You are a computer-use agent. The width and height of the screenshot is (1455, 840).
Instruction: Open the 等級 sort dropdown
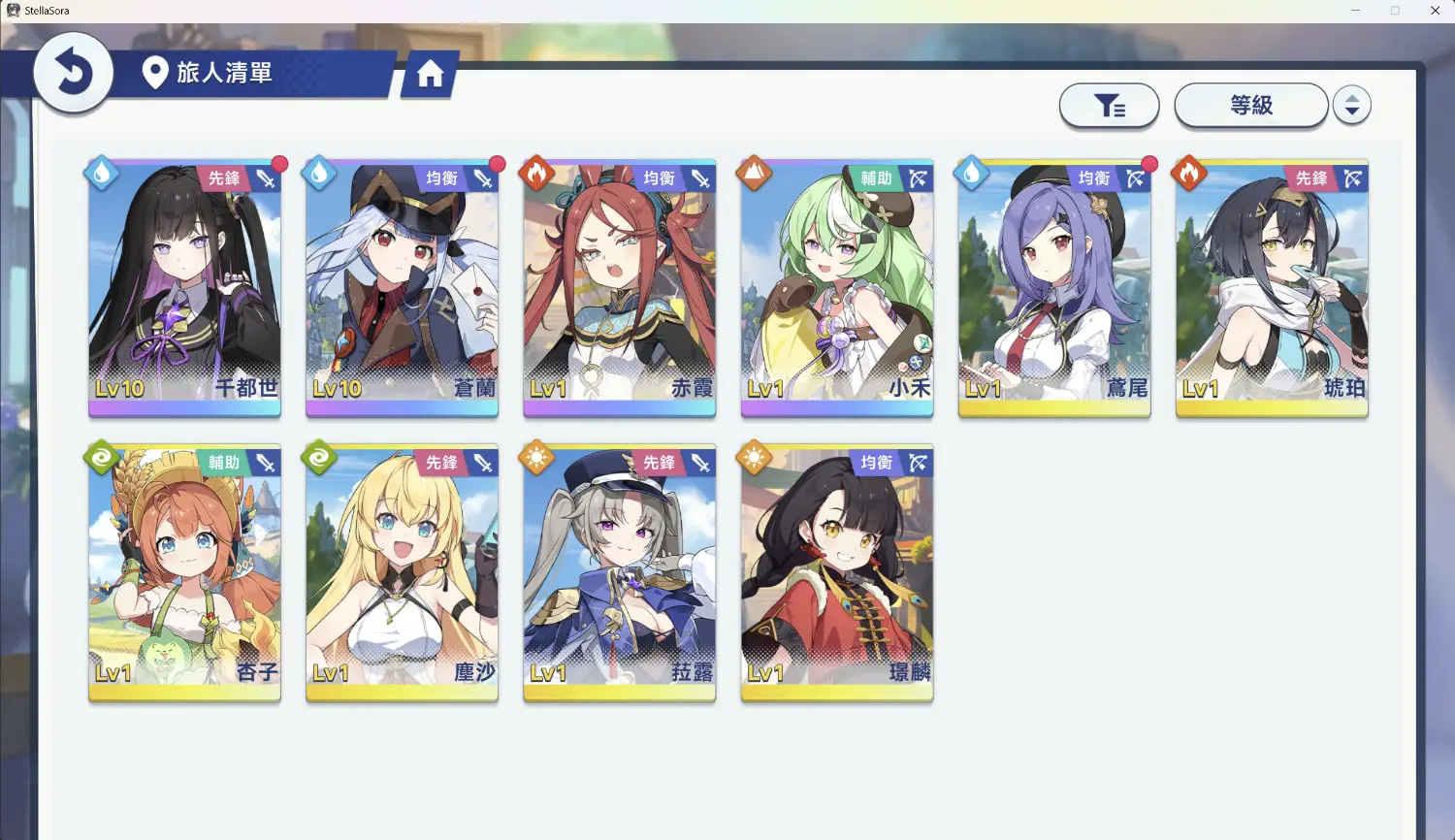[x=1250, y=105]
